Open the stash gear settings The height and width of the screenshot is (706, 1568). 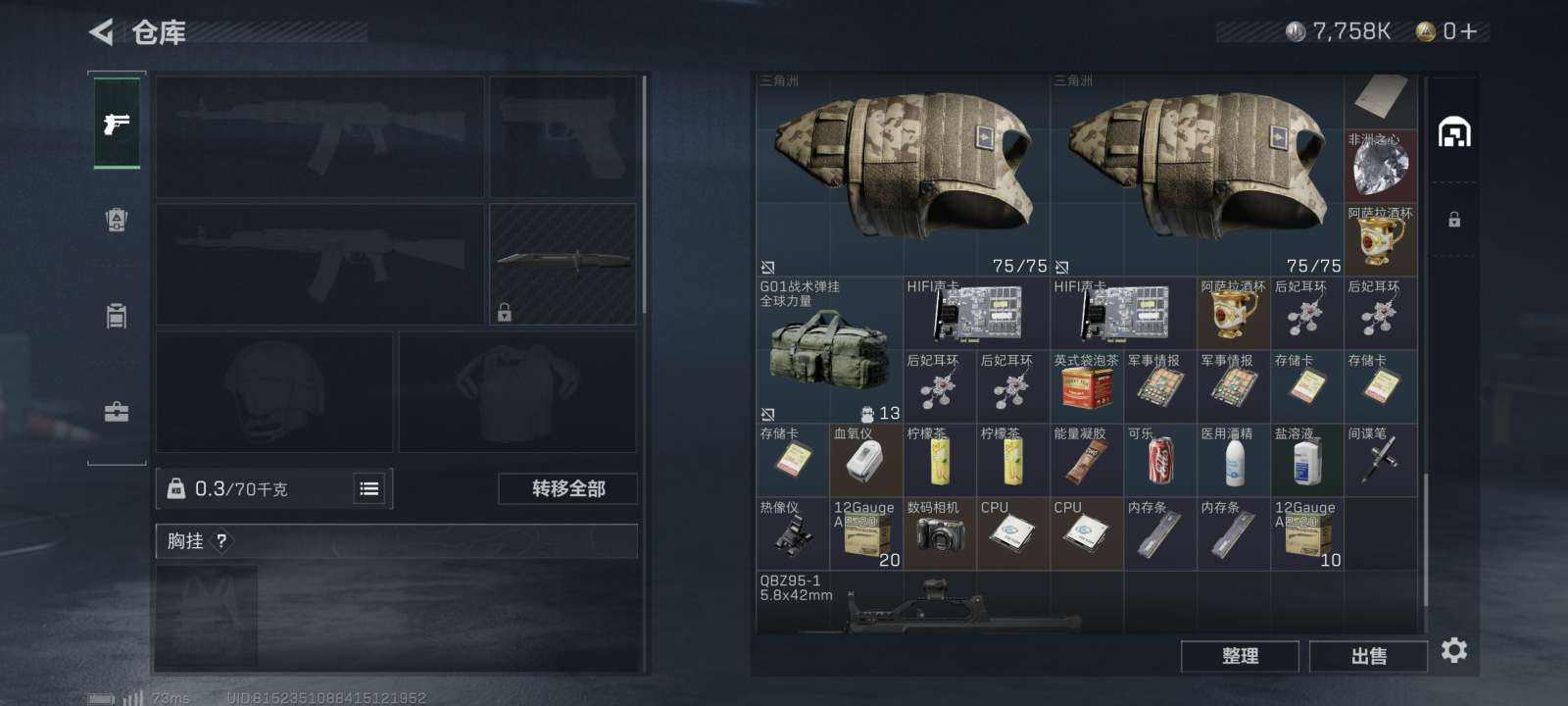[1454, 650]
